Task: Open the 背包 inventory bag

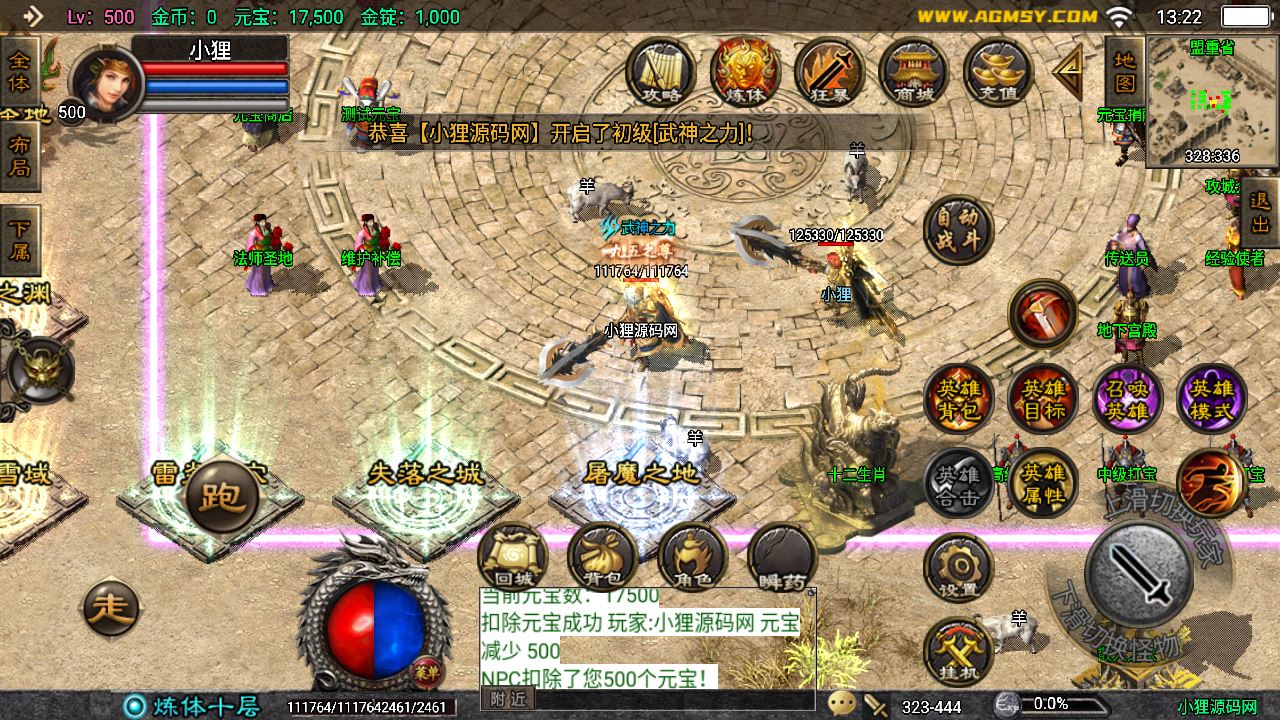Action: (x=602, y=557)
